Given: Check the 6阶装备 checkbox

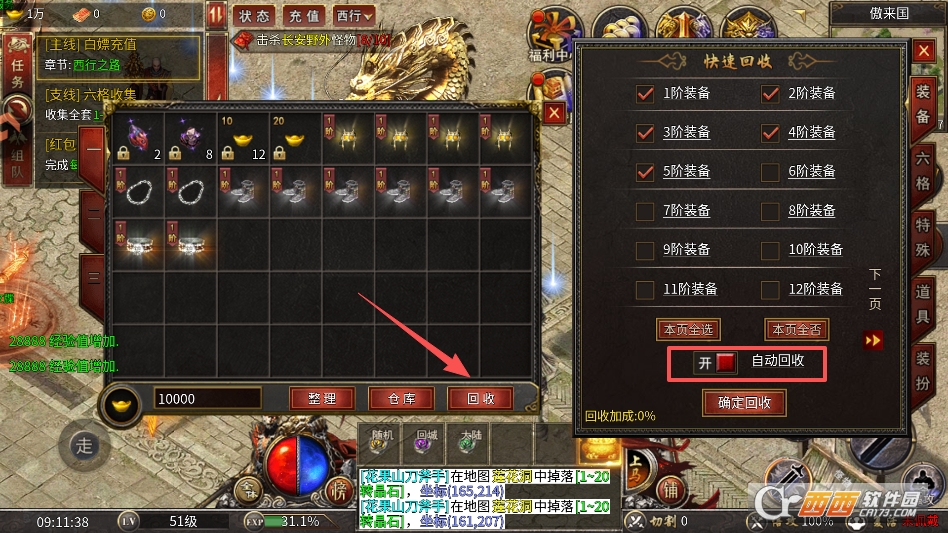Looking at the screenshot, I should 770,171.
